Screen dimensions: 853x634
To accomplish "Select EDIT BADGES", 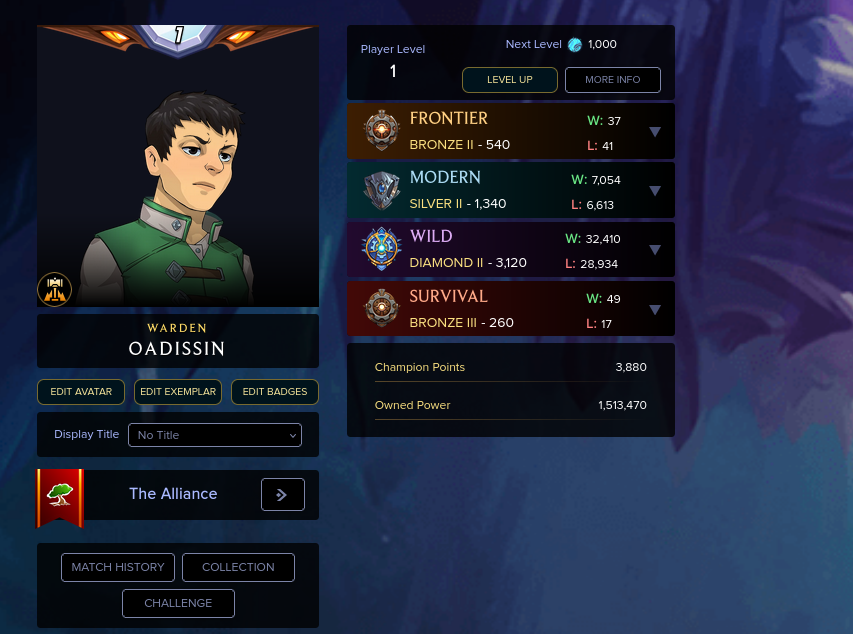I will coord(275,392).
